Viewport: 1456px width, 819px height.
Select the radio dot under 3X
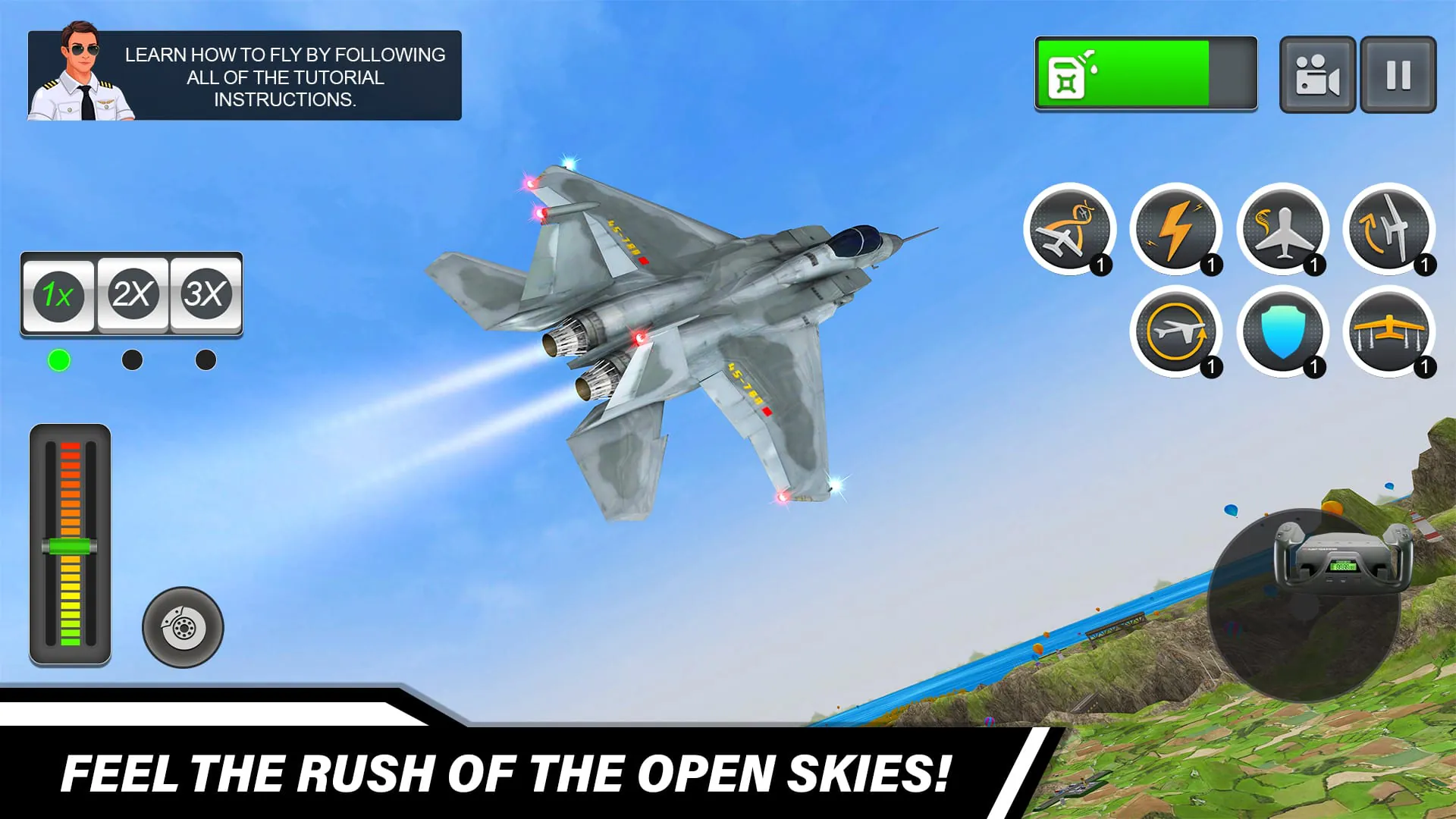pyautogui.click(x=204, y=360)
